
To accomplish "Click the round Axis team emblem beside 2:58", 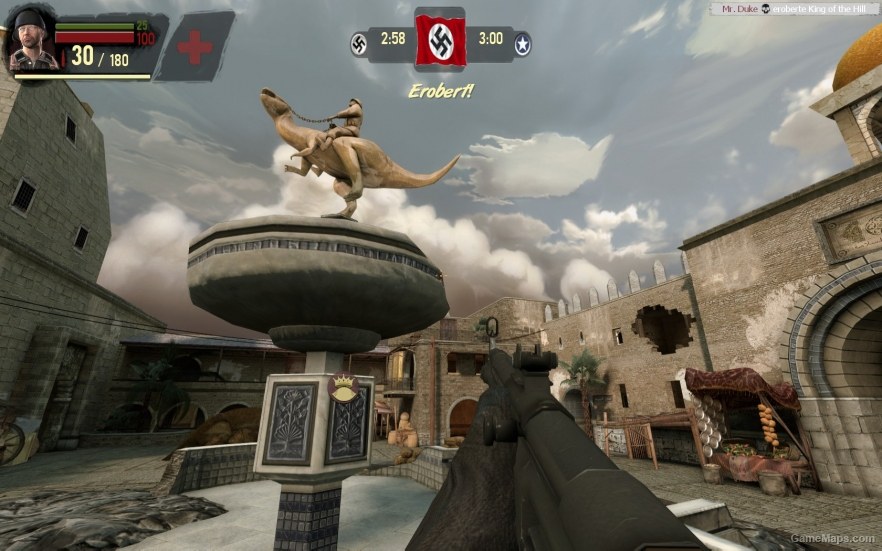I will pyautogui.click(x=359, y=43).
